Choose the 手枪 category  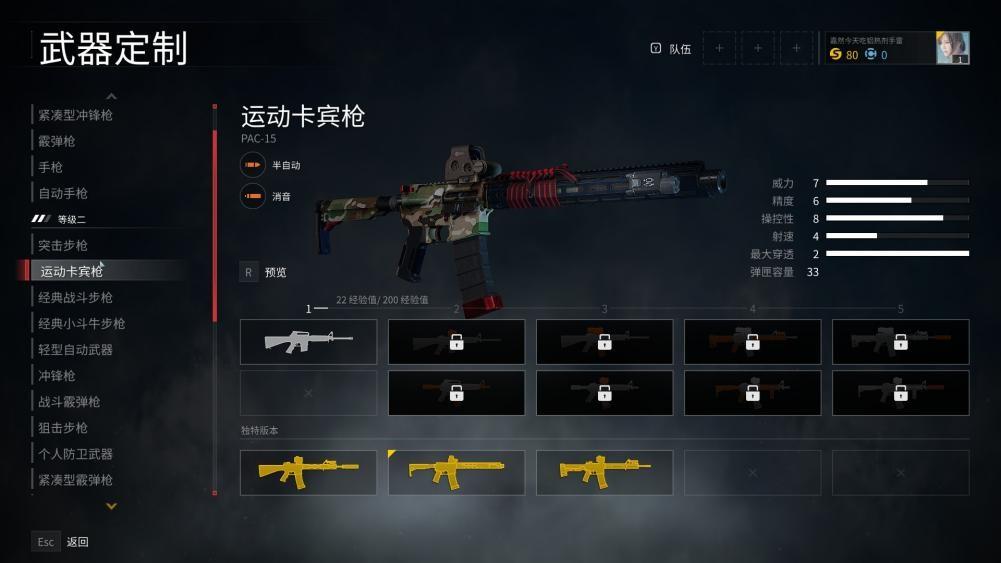[51, 167]
